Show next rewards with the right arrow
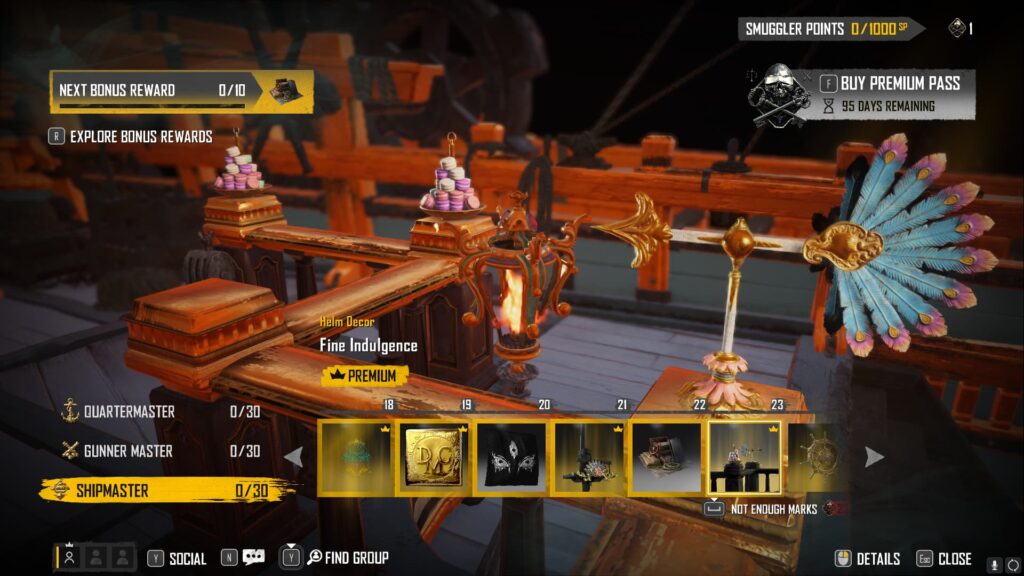Image resolution: width=1024 pixels, height=576 pixels. [874, 457]
